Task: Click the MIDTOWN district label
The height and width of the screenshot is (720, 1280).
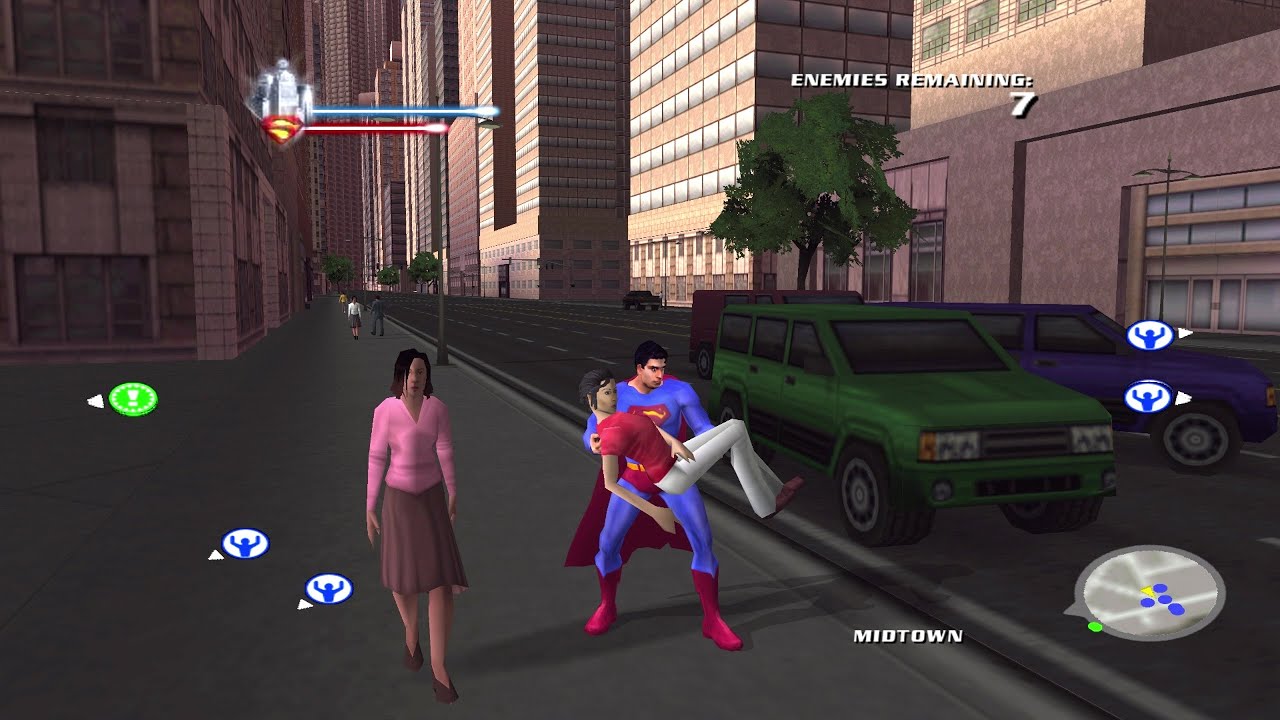Action: 908,636
